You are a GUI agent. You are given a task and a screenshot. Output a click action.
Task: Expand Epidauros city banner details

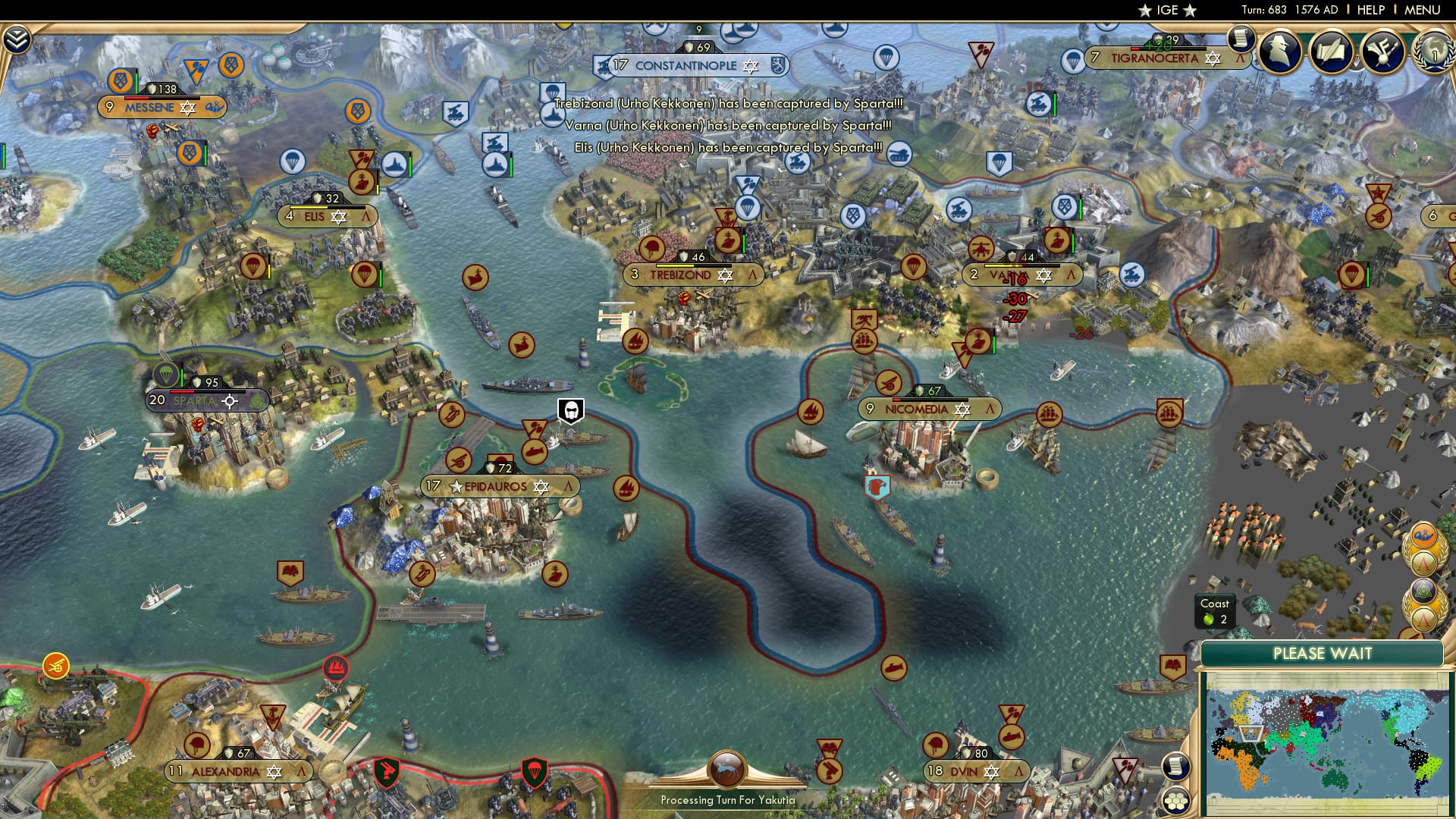[x=569, y=485]
